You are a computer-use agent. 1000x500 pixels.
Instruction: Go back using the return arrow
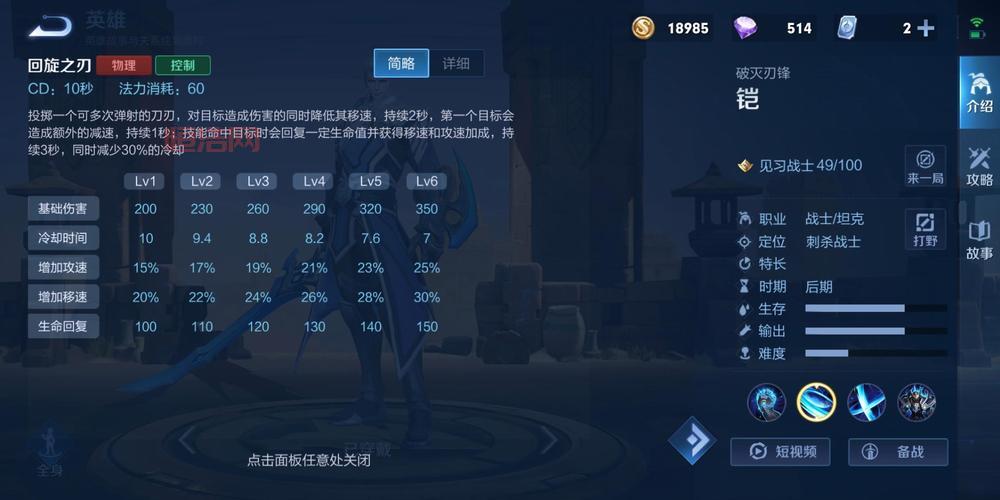(50, 25)
